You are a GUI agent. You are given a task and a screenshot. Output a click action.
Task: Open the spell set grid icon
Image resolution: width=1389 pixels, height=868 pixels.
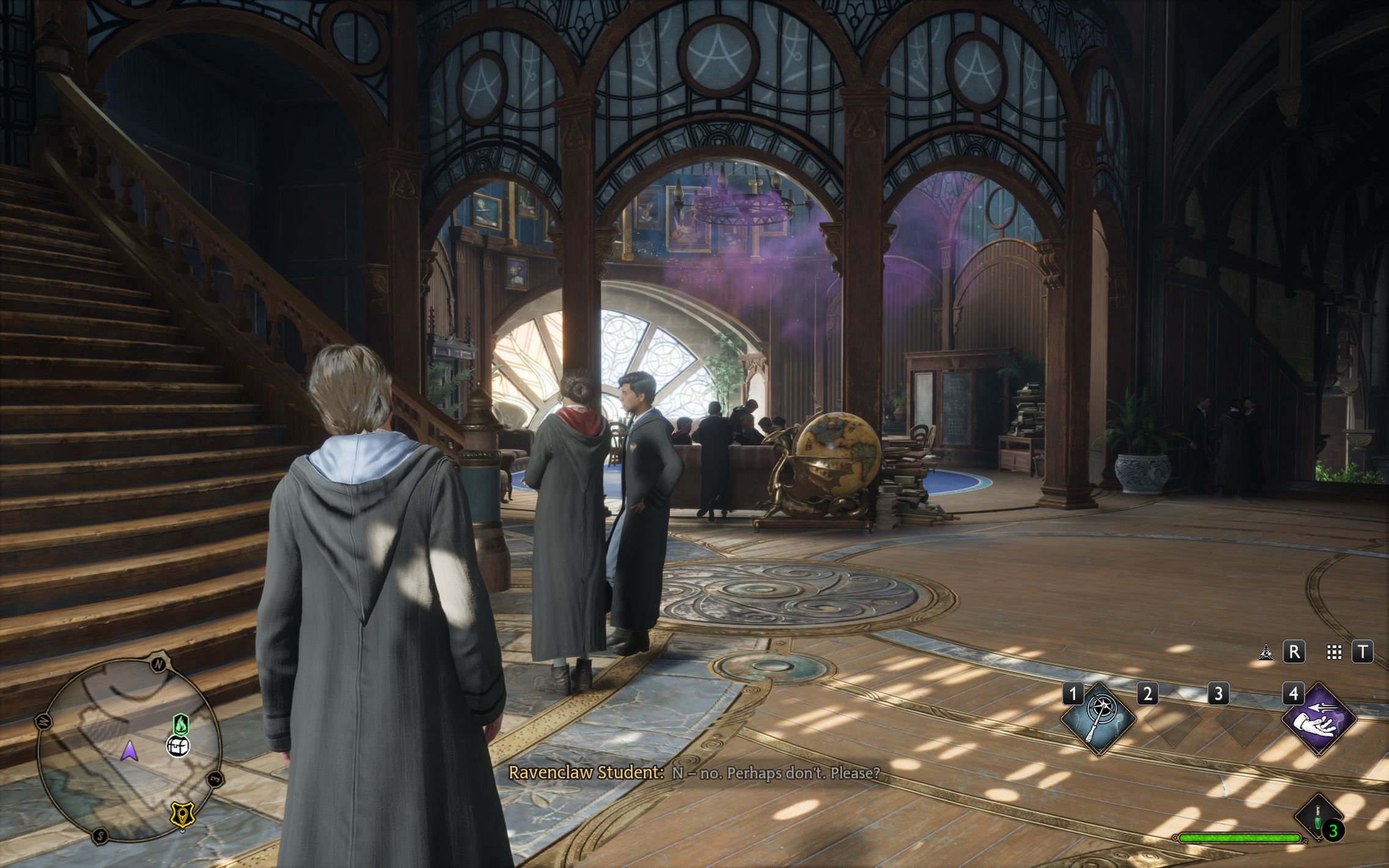(x=1334, y=652)
